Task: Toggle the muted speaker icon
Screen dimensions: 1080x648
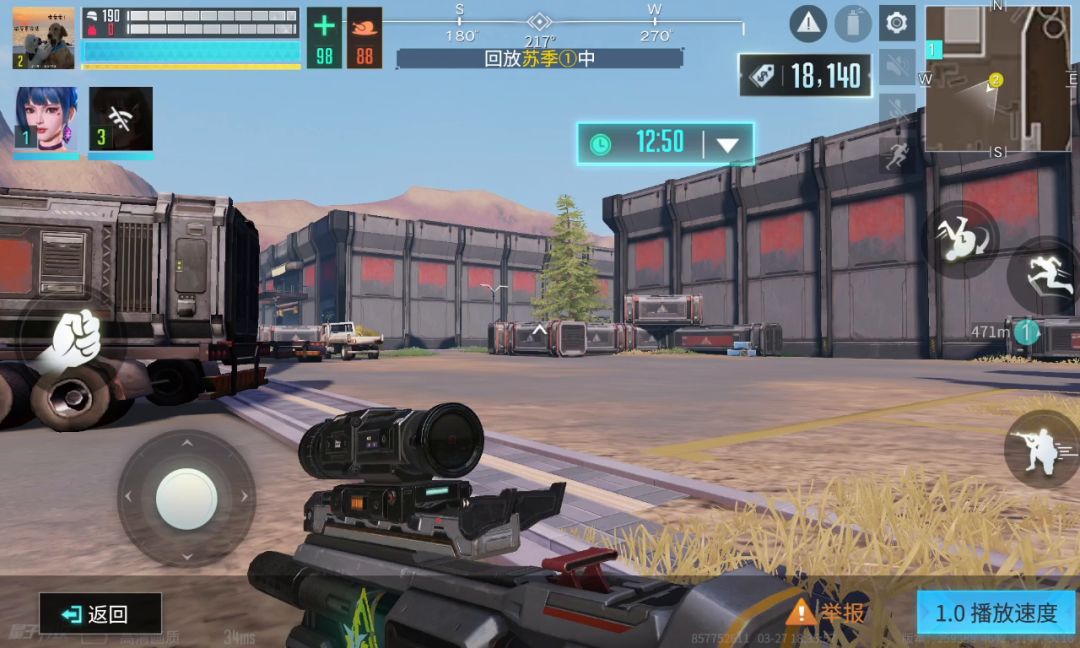Action: 897,67
